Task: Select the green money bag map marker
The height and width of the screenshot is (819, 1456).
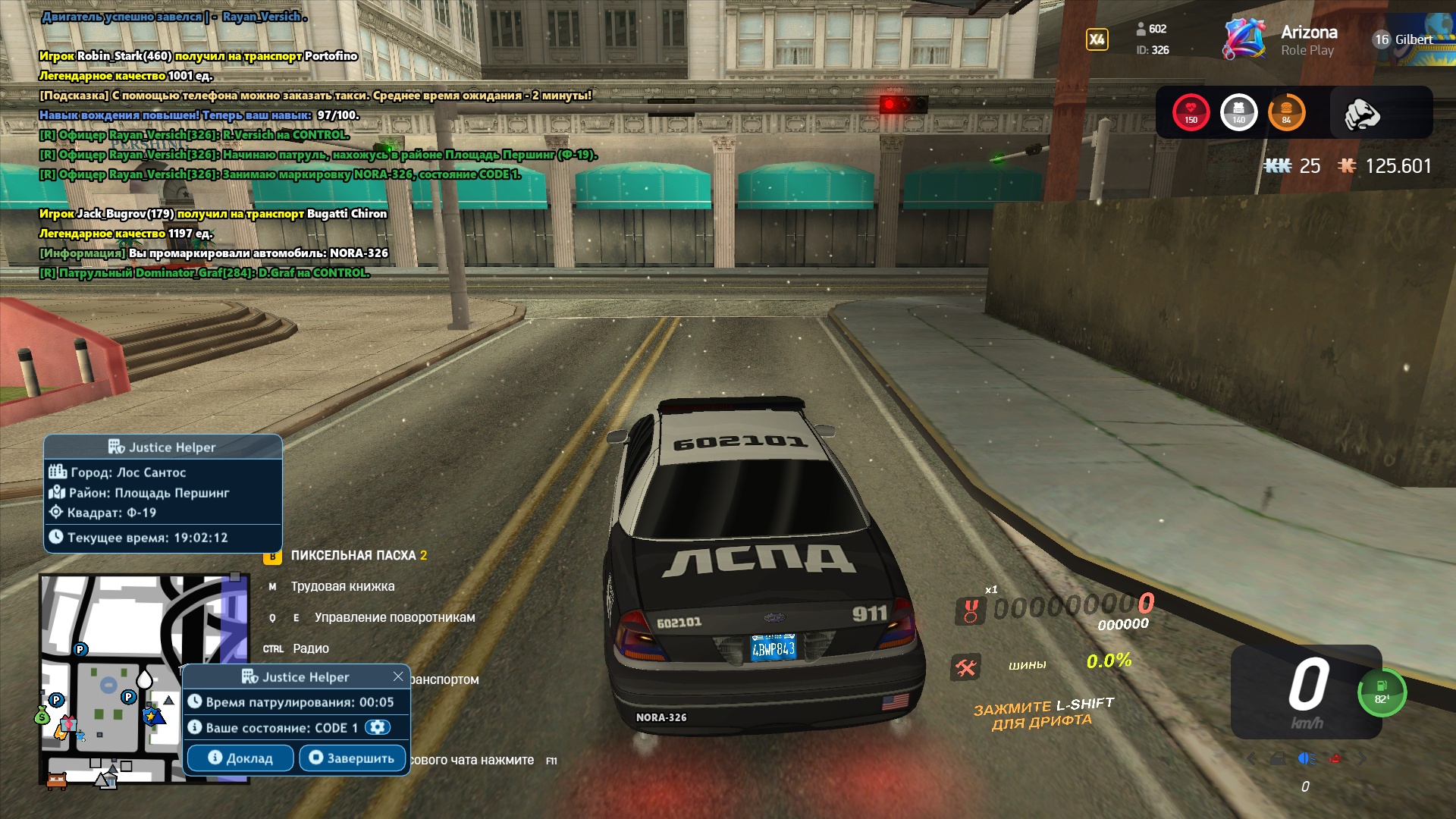Action: (x=42, y=714)
